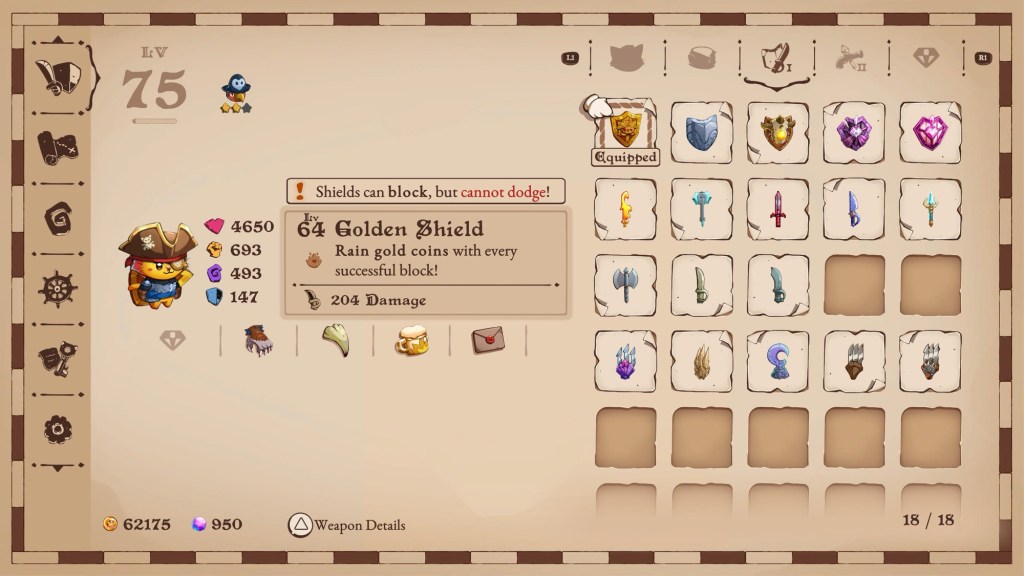The height and width of the screenshot is (576, 1024).
Task: Choose the blue steel shield
Action: click(x=702, y=133)
